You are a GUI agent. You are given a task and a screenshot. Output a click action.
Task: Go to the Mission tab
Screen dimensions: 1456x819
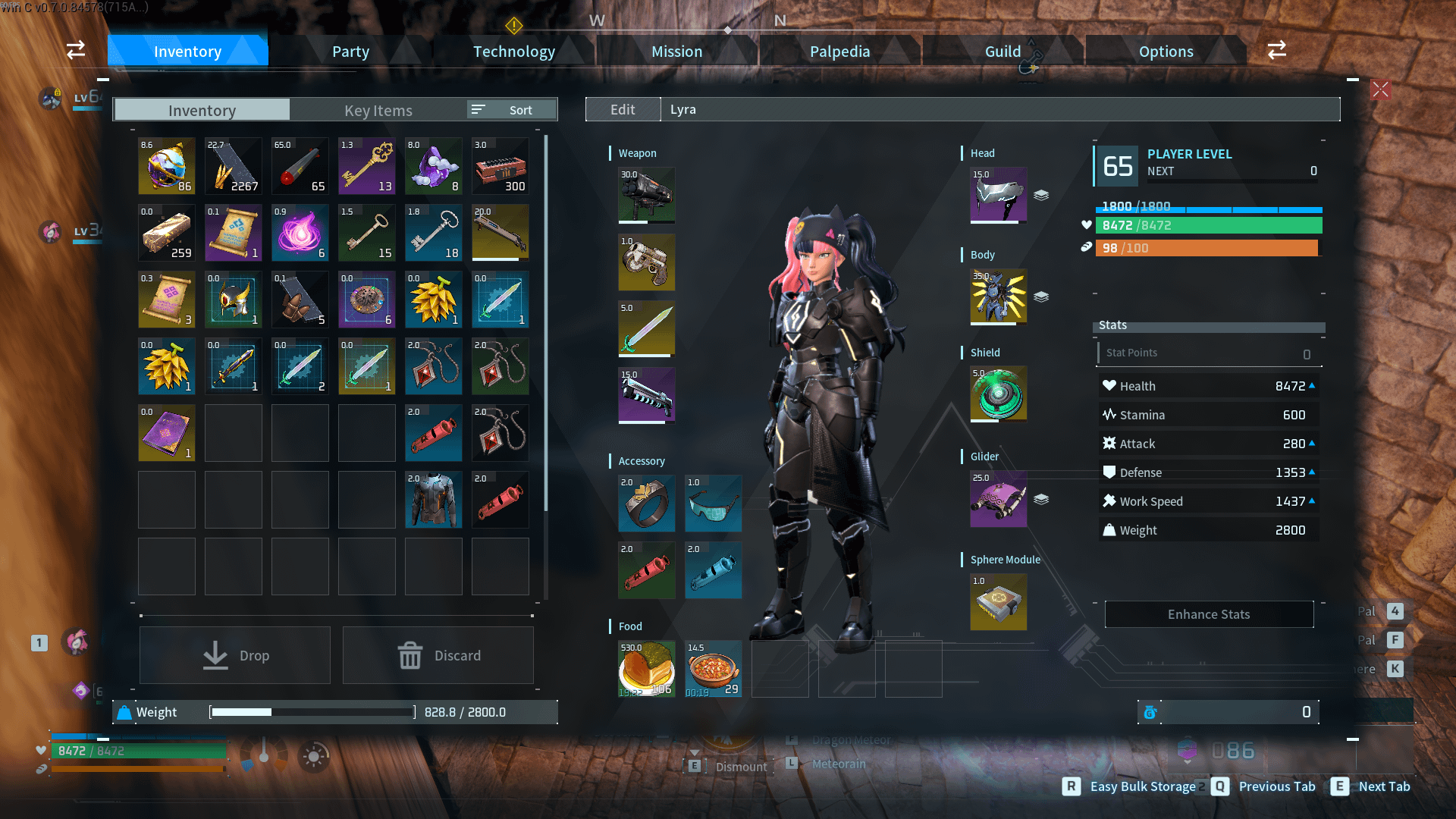tap(676, 52)
